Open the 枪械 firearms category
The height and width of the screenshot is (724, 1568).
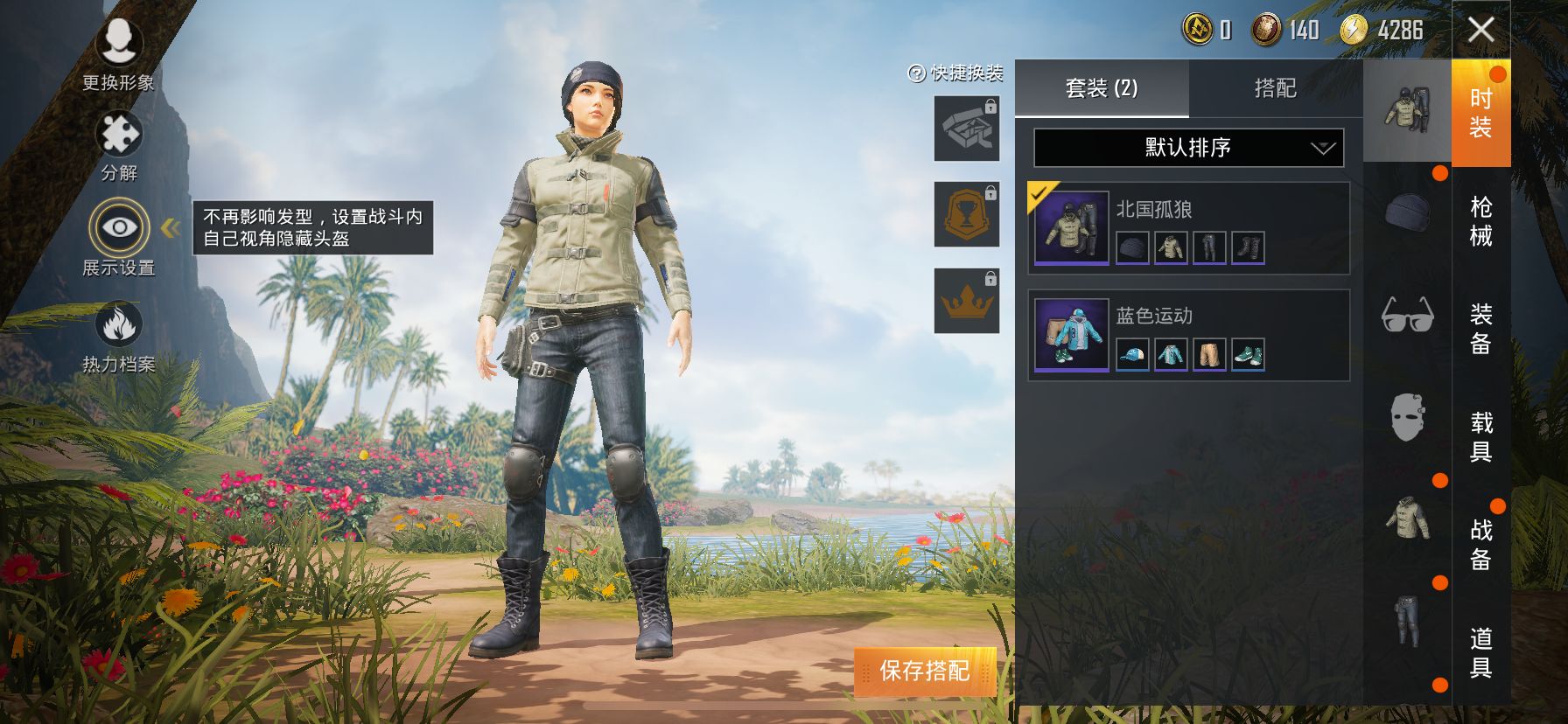1480,221
